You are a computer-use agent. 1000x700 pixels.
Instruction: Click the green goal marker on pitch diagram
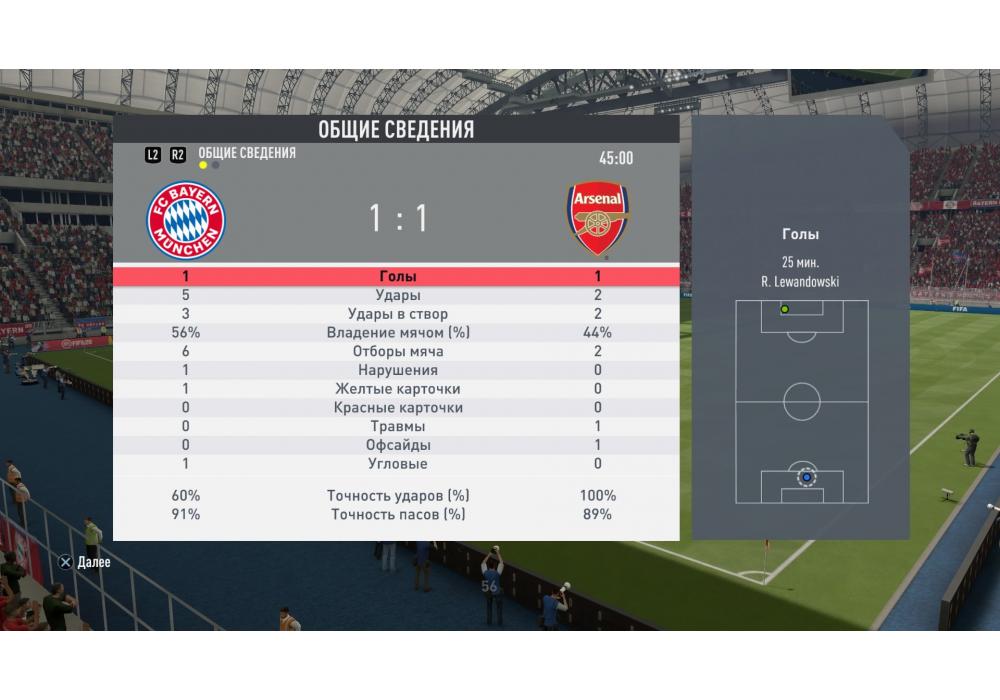point(784,309)
